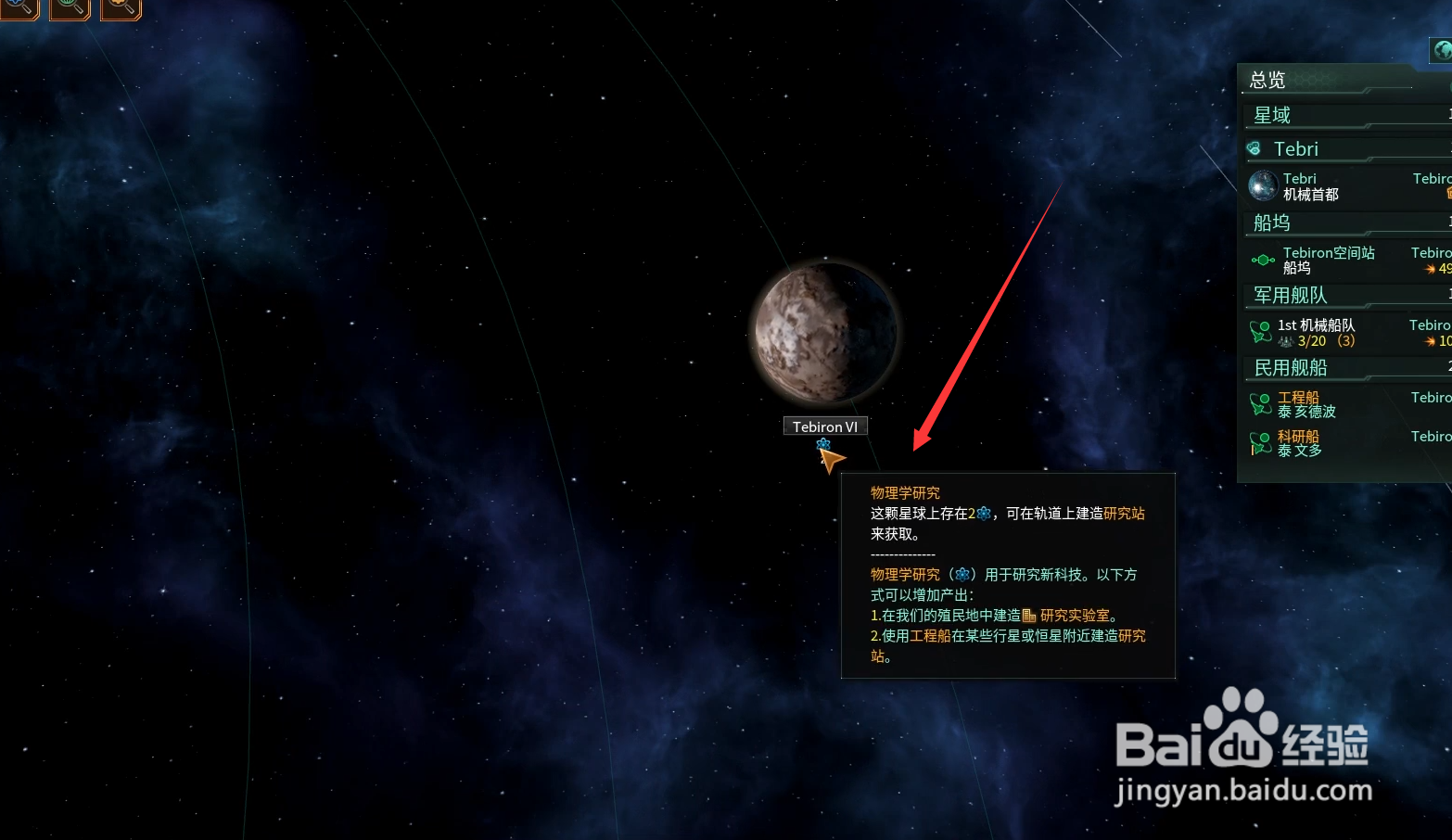The height and width of the screenshot is (840, 1452).
Task: Select the orange engineering research magnifier icon
Action: [121, 9]
